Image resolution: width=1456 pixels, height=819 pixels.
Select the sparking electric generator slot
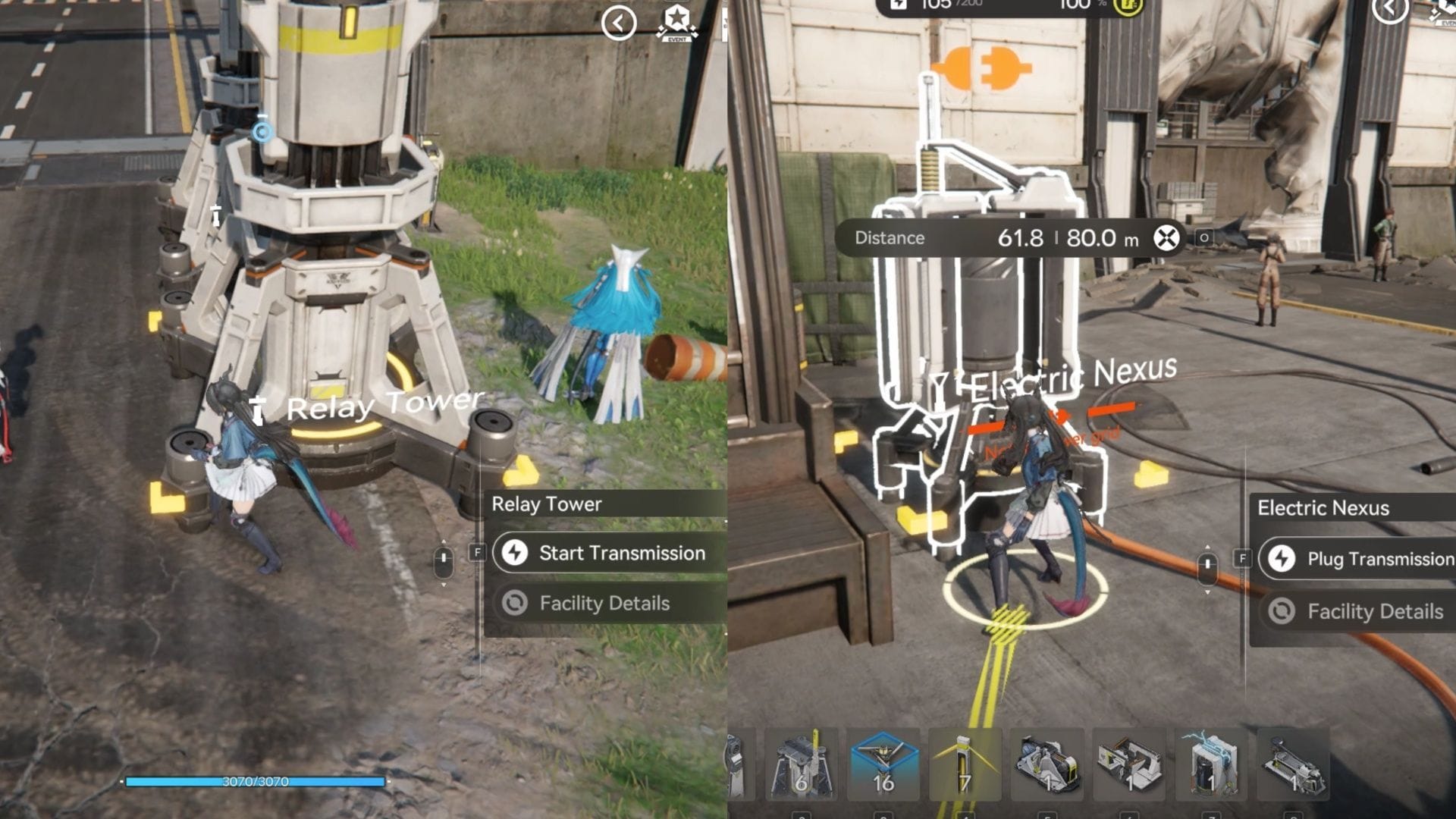1211,764
